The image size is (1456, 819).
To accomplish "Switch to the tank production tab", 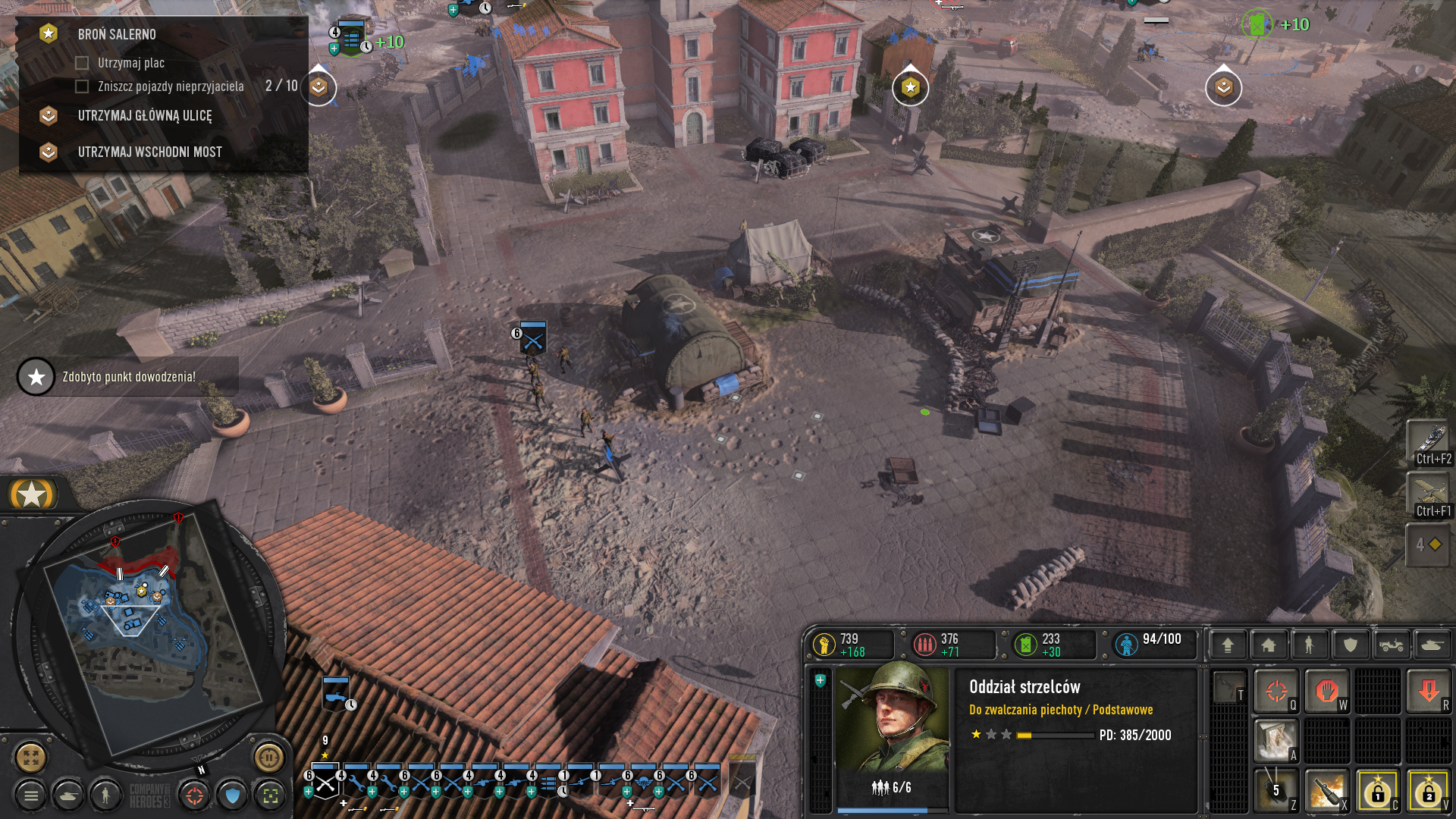I will [x=1431, y=645].
